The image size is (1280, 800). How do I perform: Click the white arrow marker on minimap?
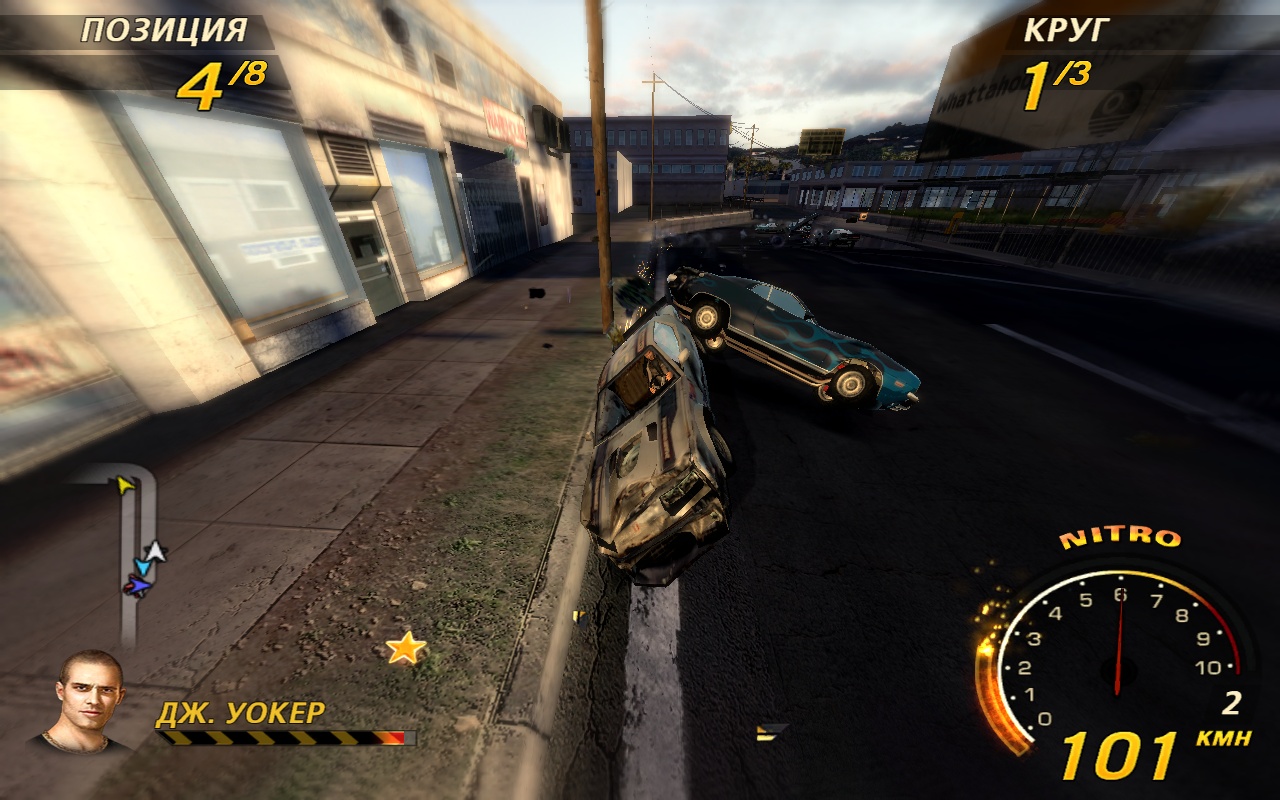(x=154, y=551)
